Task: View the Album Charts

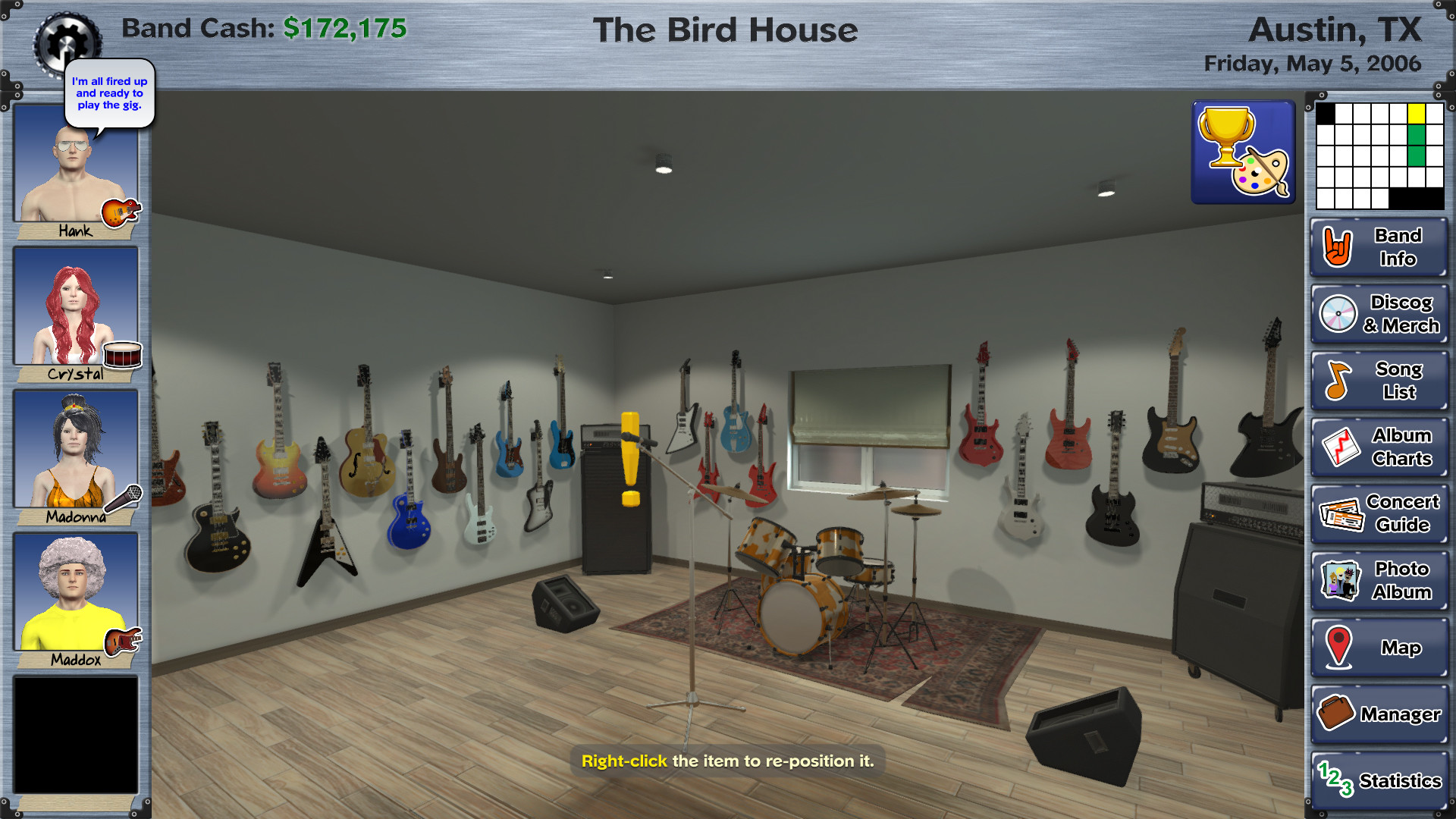Action: point(1379,447)
